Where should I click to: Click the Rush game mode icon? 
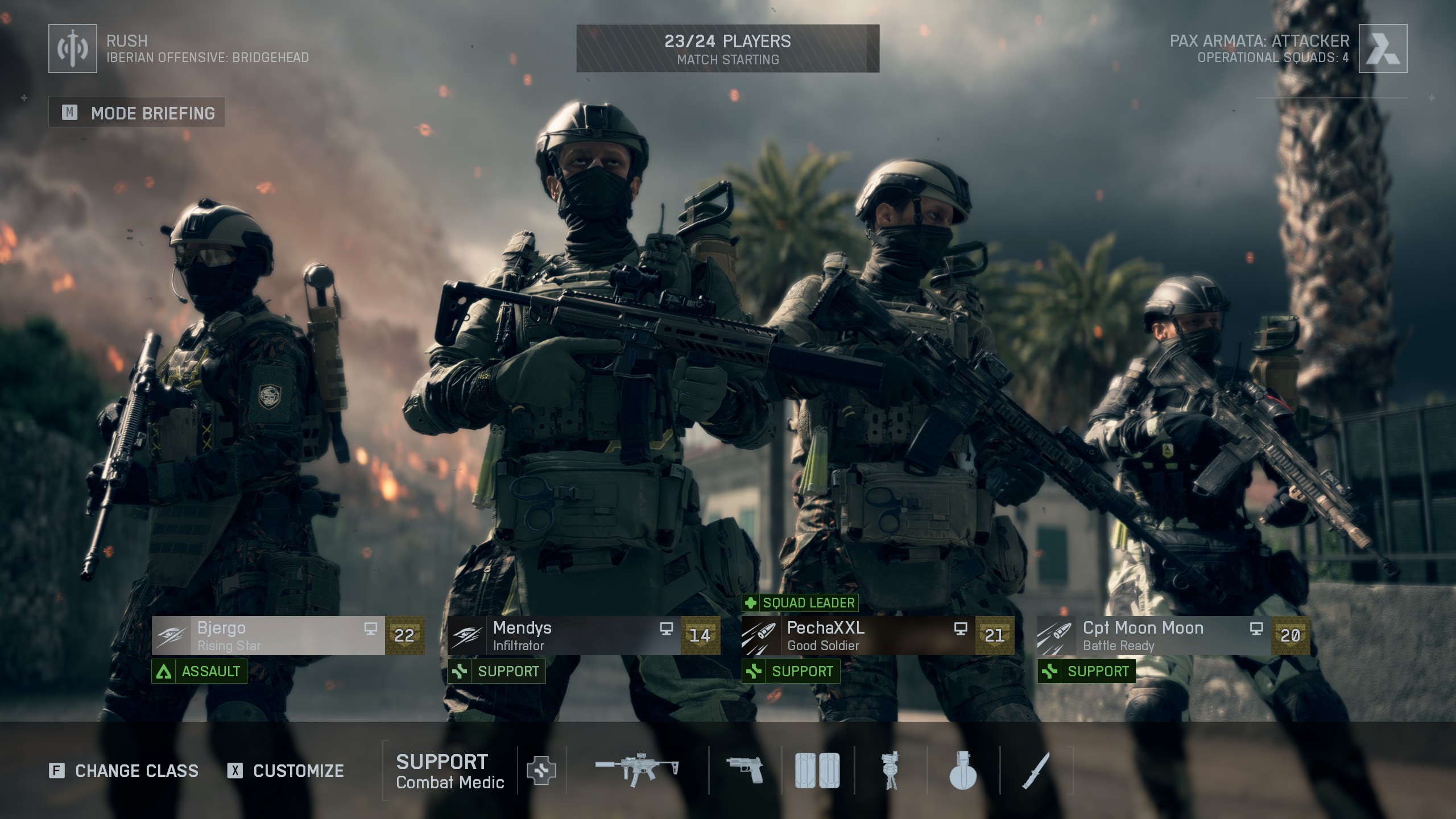[73, 48]
